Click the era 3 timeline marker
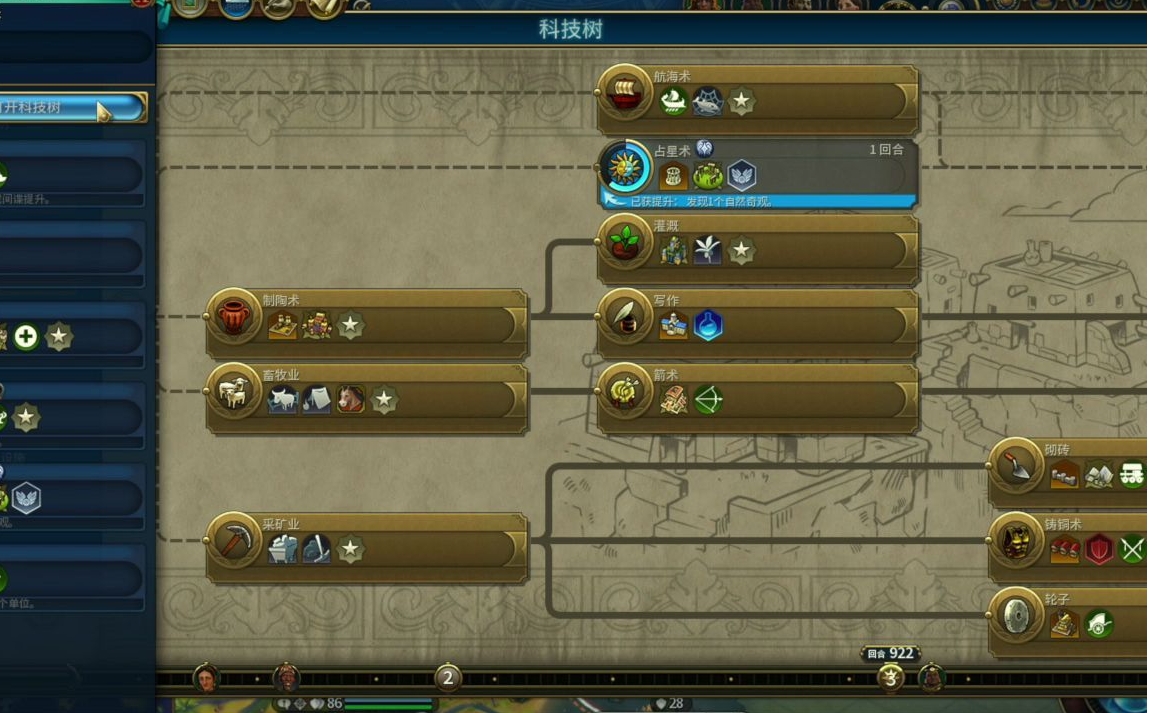This screenshot has height=713, width=1149. click(x=889, y=678)
